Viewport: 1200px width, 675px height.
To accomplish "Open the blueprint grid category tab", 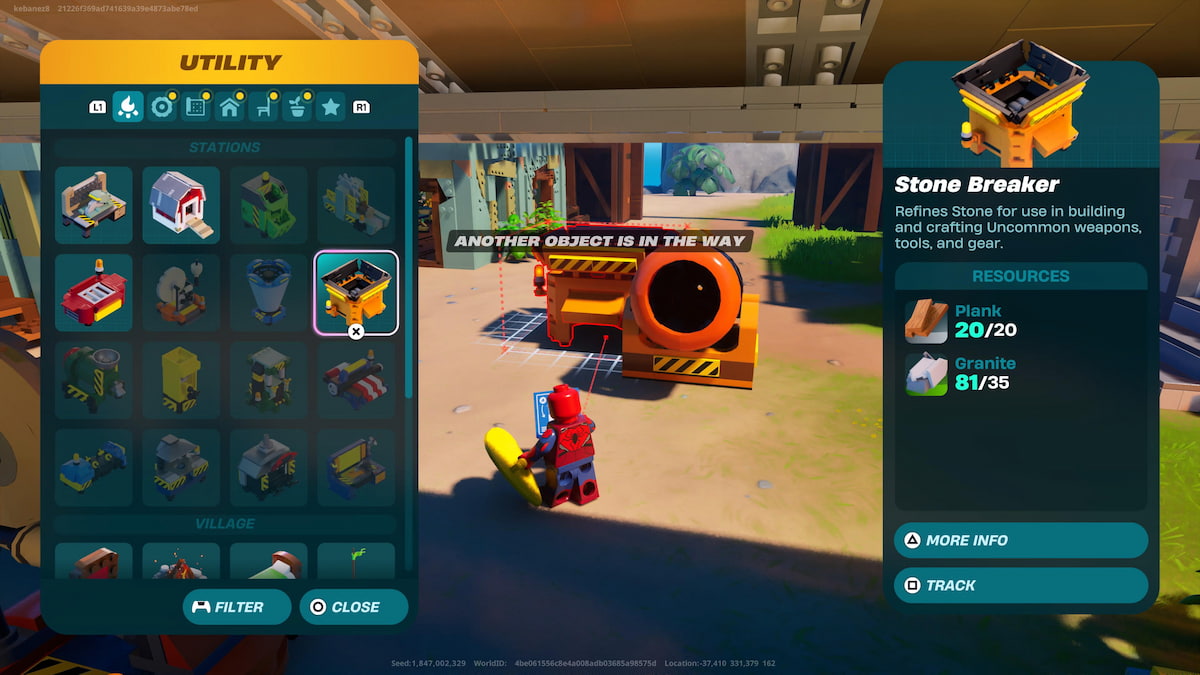I will (x=196, y=107).
